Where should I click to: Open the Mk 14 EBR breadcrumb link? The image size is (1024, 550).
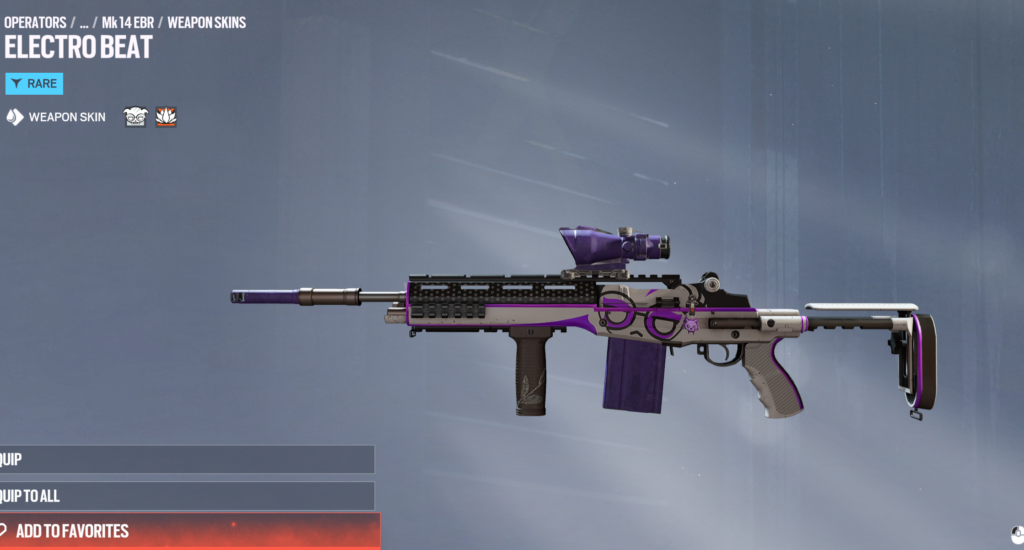127,22
